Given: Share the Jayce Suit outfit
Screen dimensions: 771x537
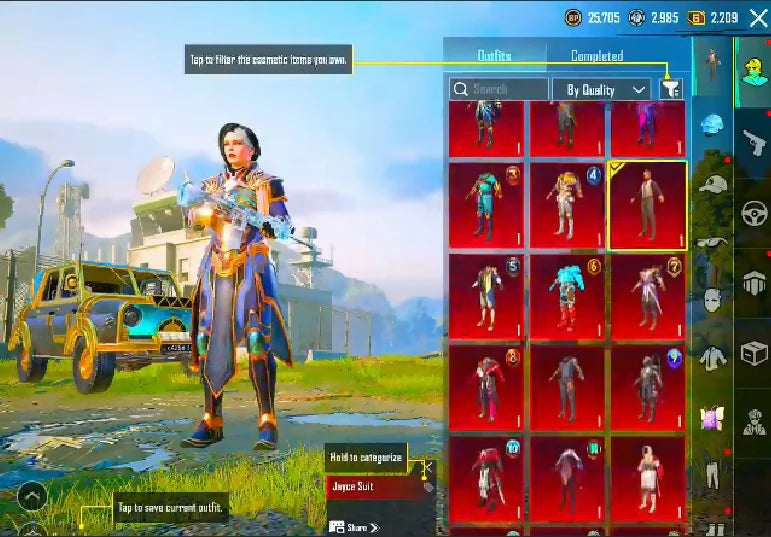Looking at the screenshot, I should coord(354,527).
